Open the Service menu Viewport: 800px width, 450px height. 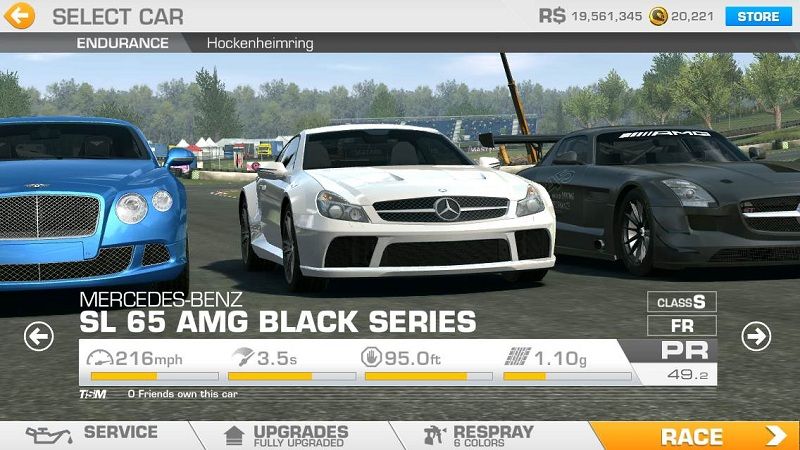click(95, 434)
